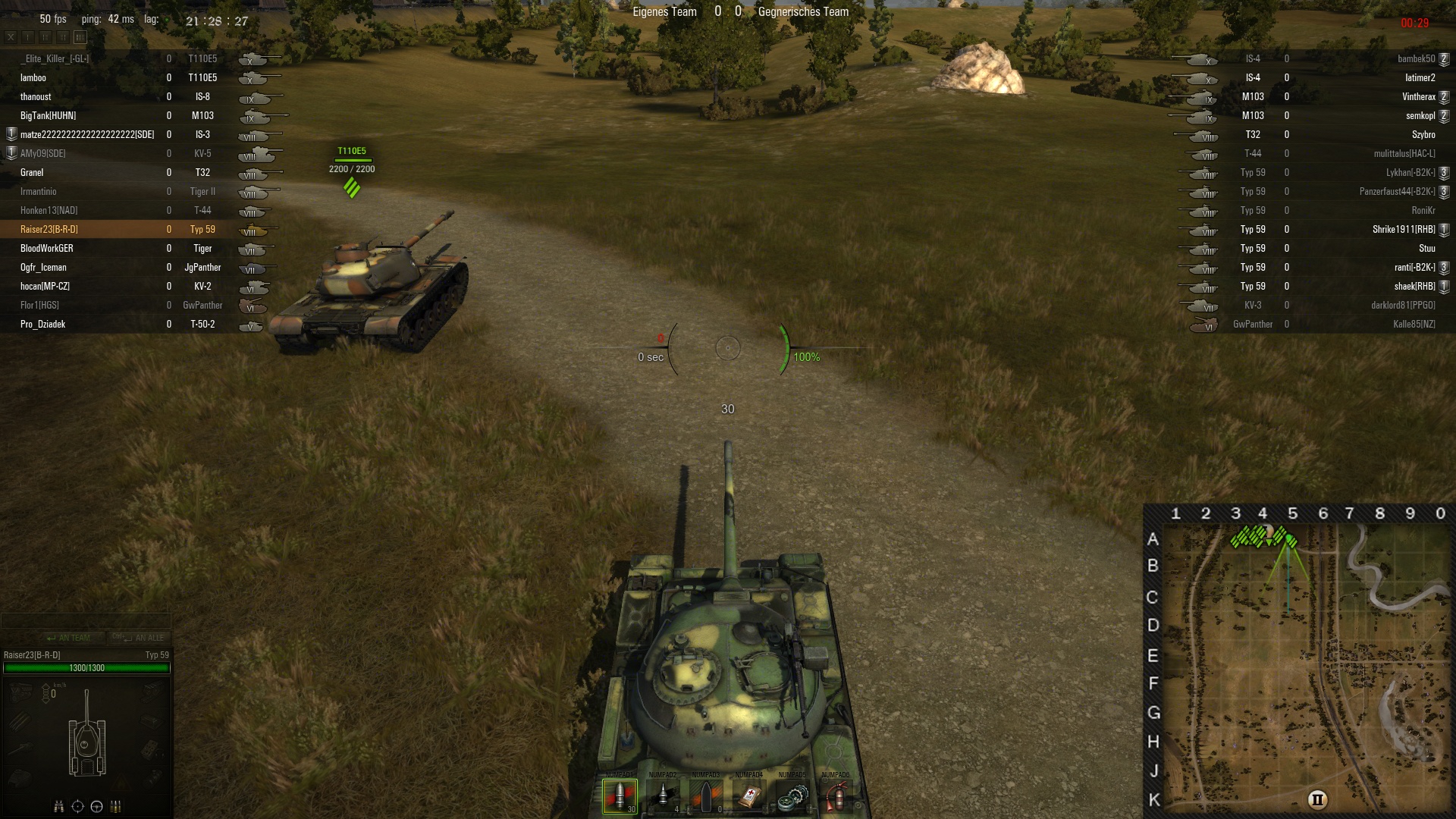Click the steering wheel crew icon
Viewport: 1456px width, 819px height.
[96, 806]
